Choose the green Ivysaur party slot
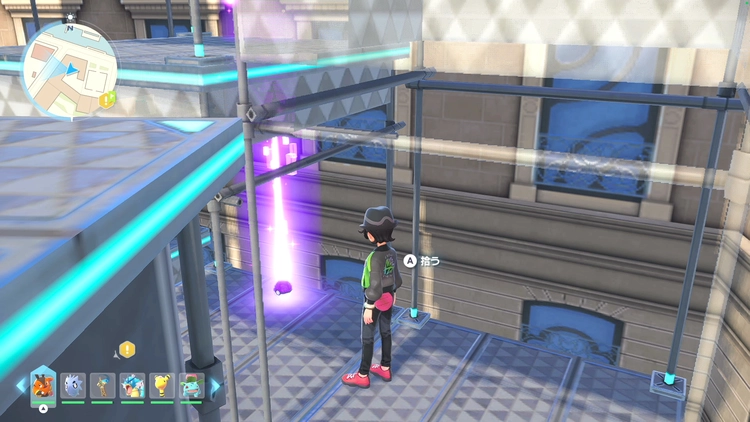Screen dimensions: 750x422 pyautogui.click(x=190, y=386)
